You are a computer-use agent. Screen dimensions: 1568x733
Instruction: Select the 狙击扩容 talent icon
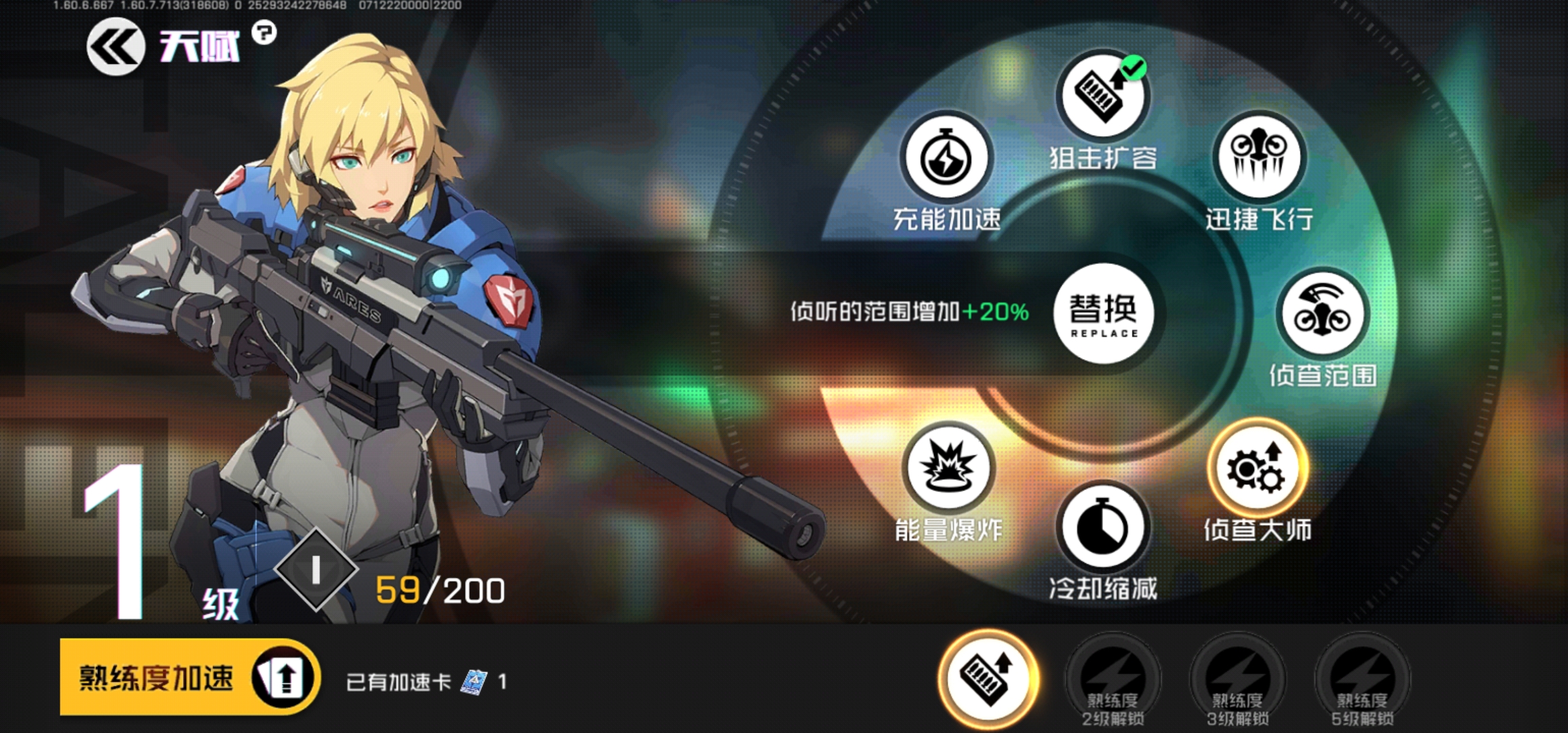[x=1102, y=95]
